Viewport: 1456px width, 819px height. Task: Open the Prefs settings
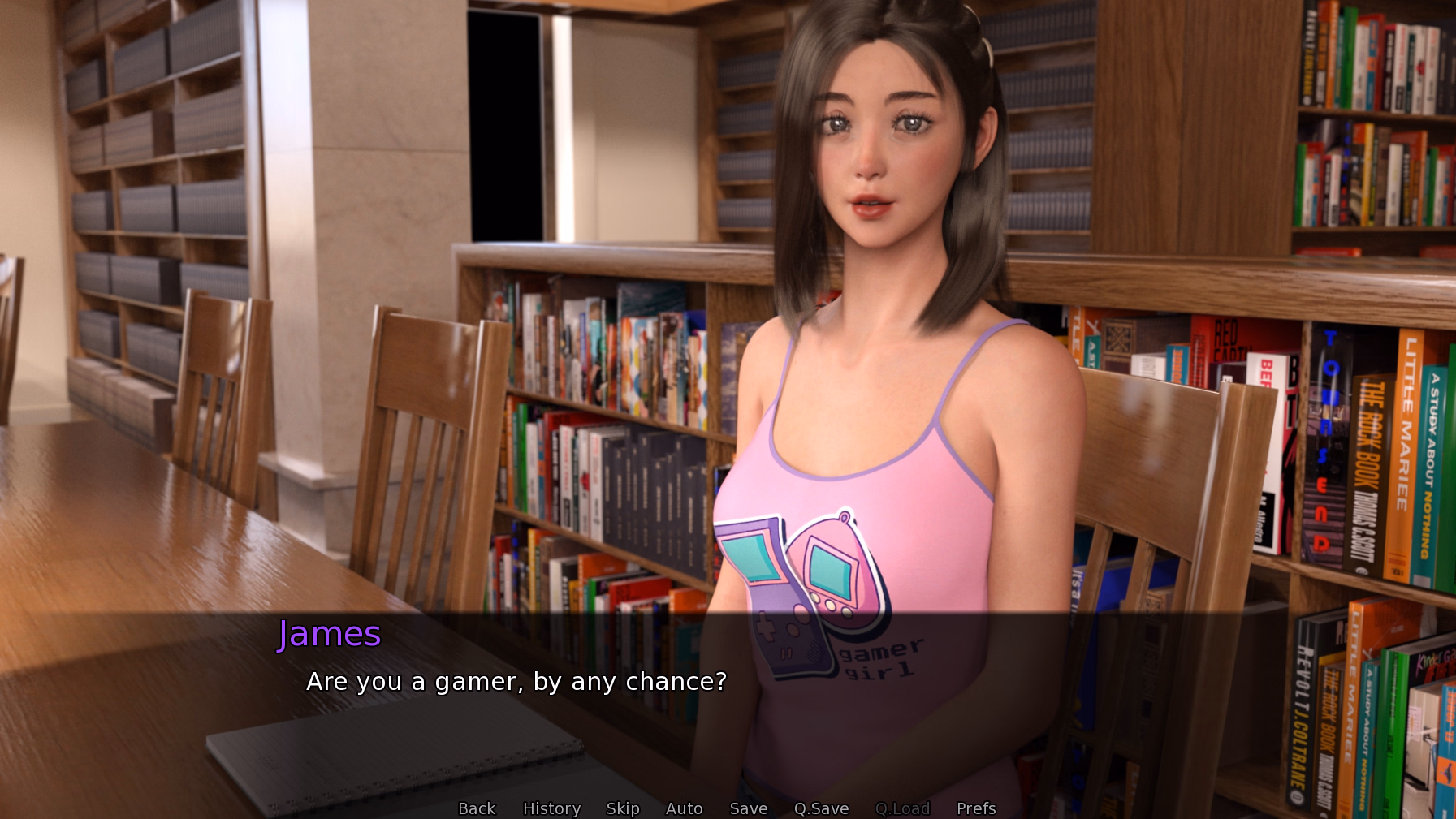click(975, 808)
